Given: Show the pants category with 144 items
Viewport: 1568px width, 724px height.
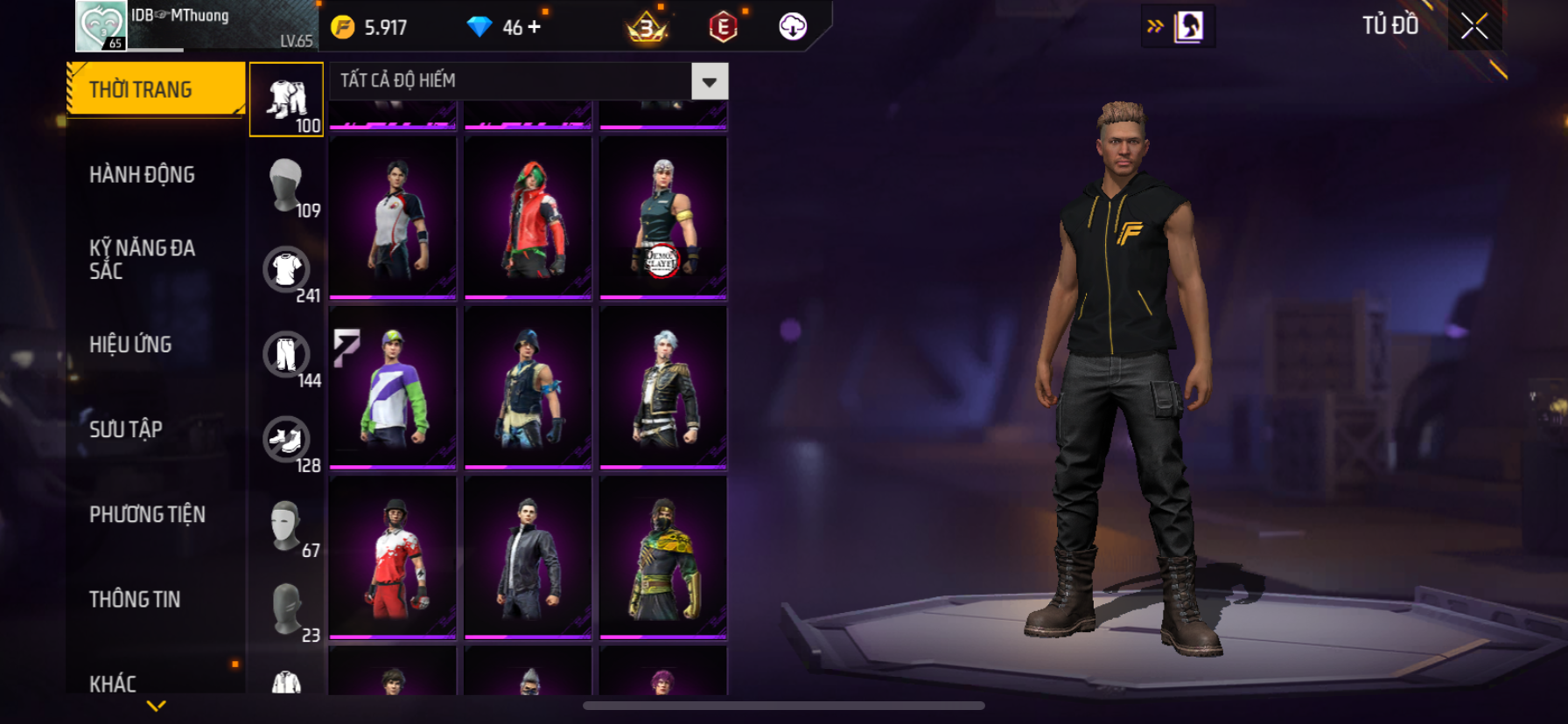Looking at the screenshot, I should tap(287, 355).
